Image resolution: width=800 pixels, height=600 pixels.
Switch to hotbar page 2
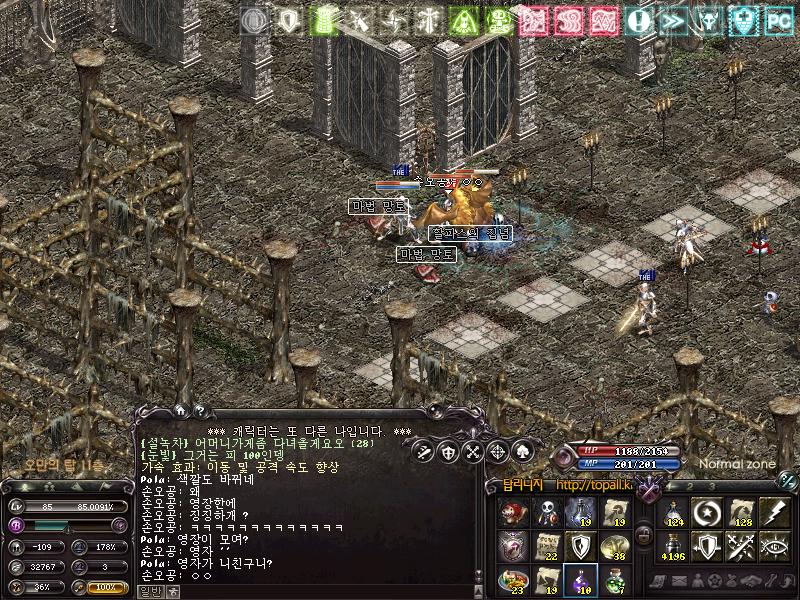pyautogui.click(x=688, y=486)
